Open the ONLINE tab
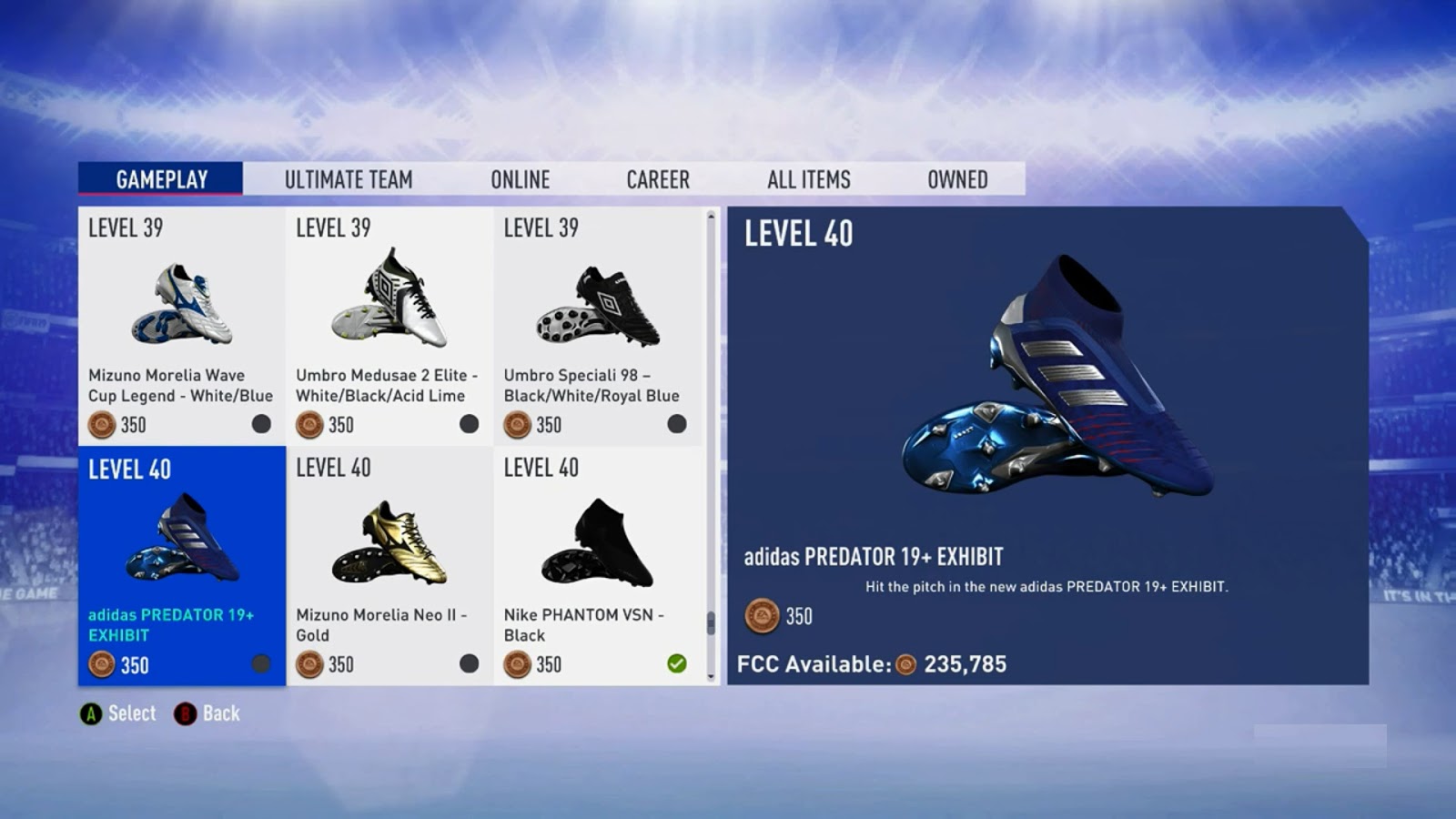The width and height of the screenshot is (1456, 819). click(521, 179)
